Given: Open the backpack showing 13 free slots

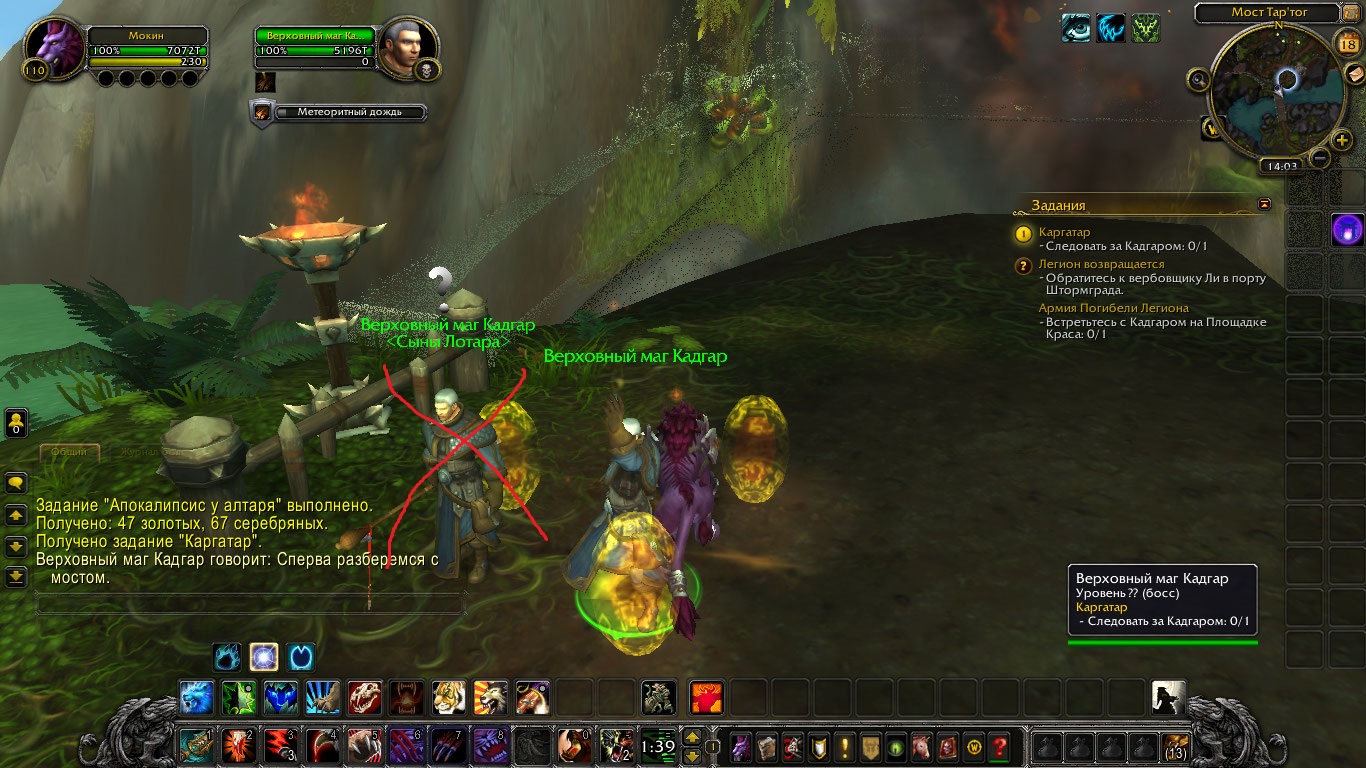Looking at the screenshot, I should pyautogui.click(x=1174, y=746).
